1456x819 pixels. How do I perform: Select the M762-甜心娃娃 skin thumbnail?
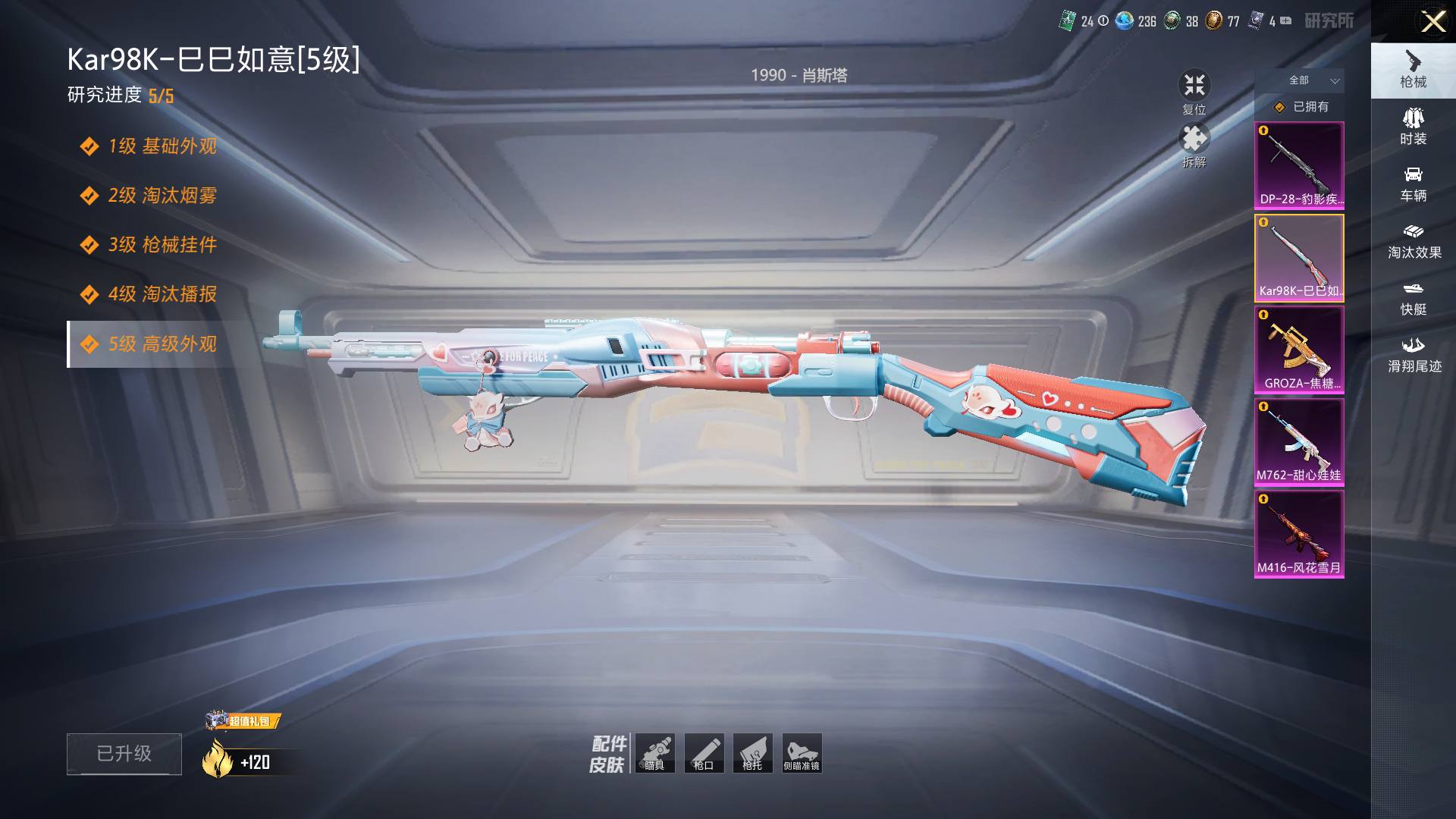click(1299, 441)
